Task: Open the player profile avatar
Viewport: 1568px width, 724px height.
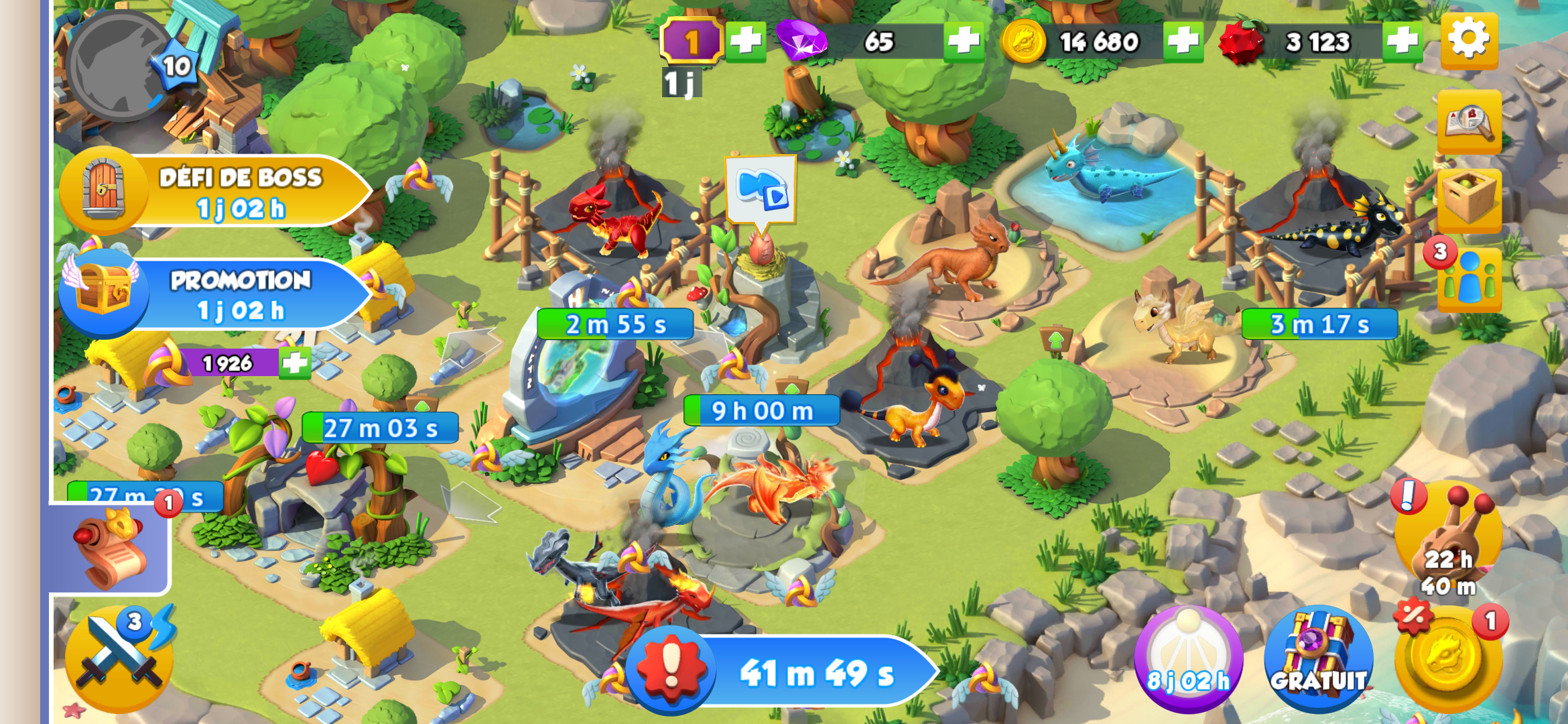Action: point(121,66)
